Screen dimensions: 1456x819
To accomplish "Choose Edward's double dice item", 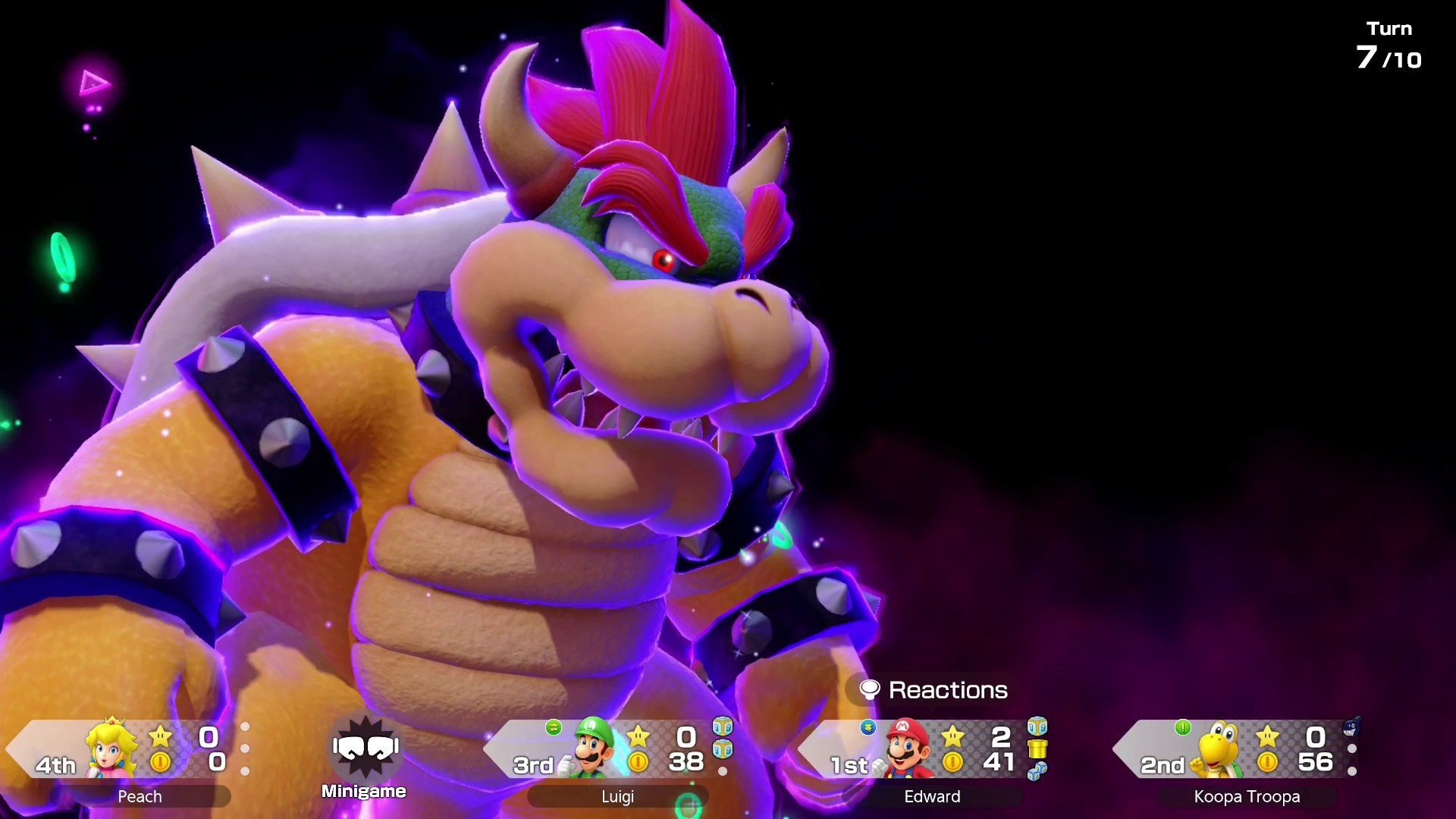I will point(1037,771).
